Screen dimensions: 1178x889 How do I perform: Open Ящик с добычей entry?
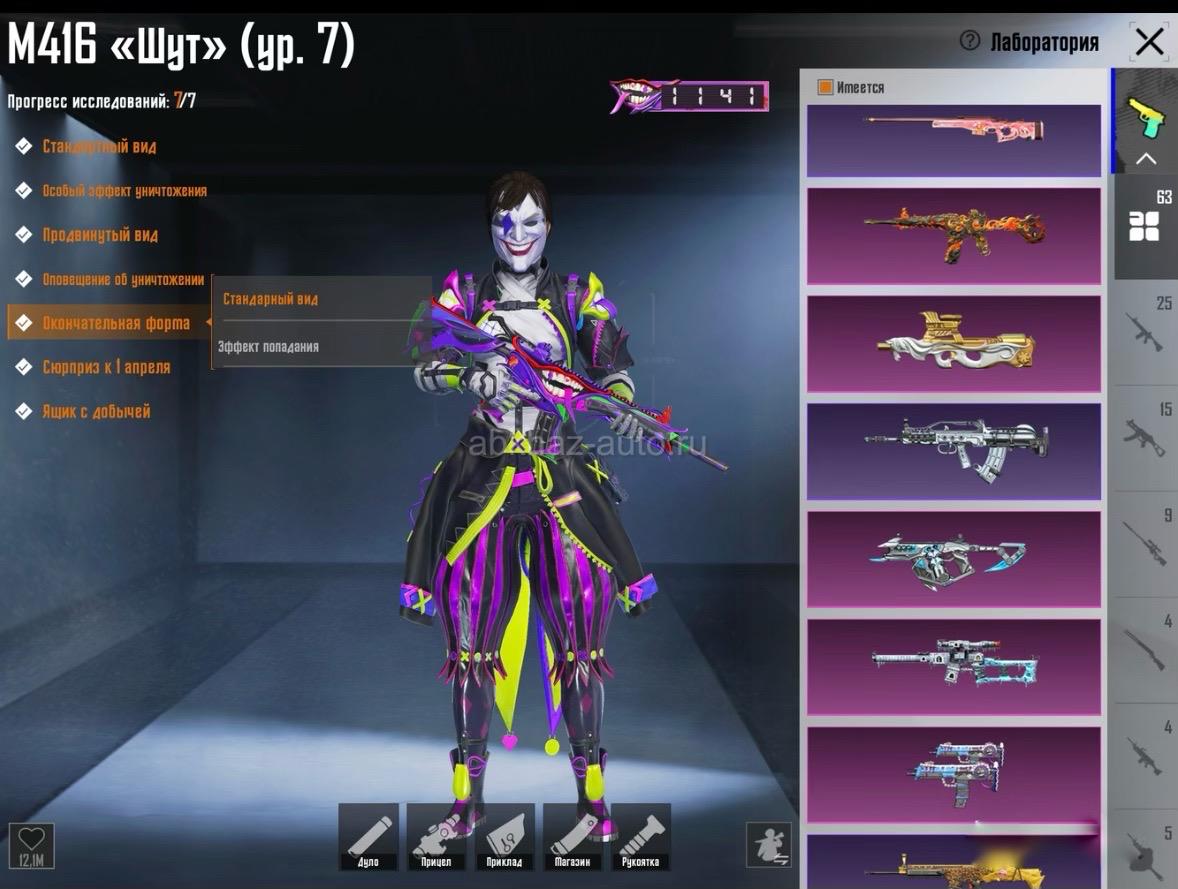pos(95,411)
